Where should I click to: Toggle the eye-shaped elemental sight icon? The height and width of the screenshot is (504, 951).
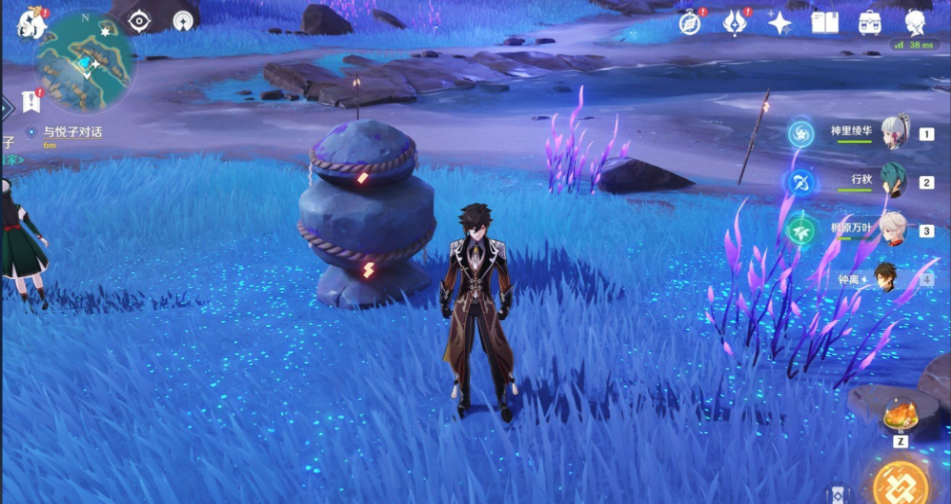[x=139, y=21]
